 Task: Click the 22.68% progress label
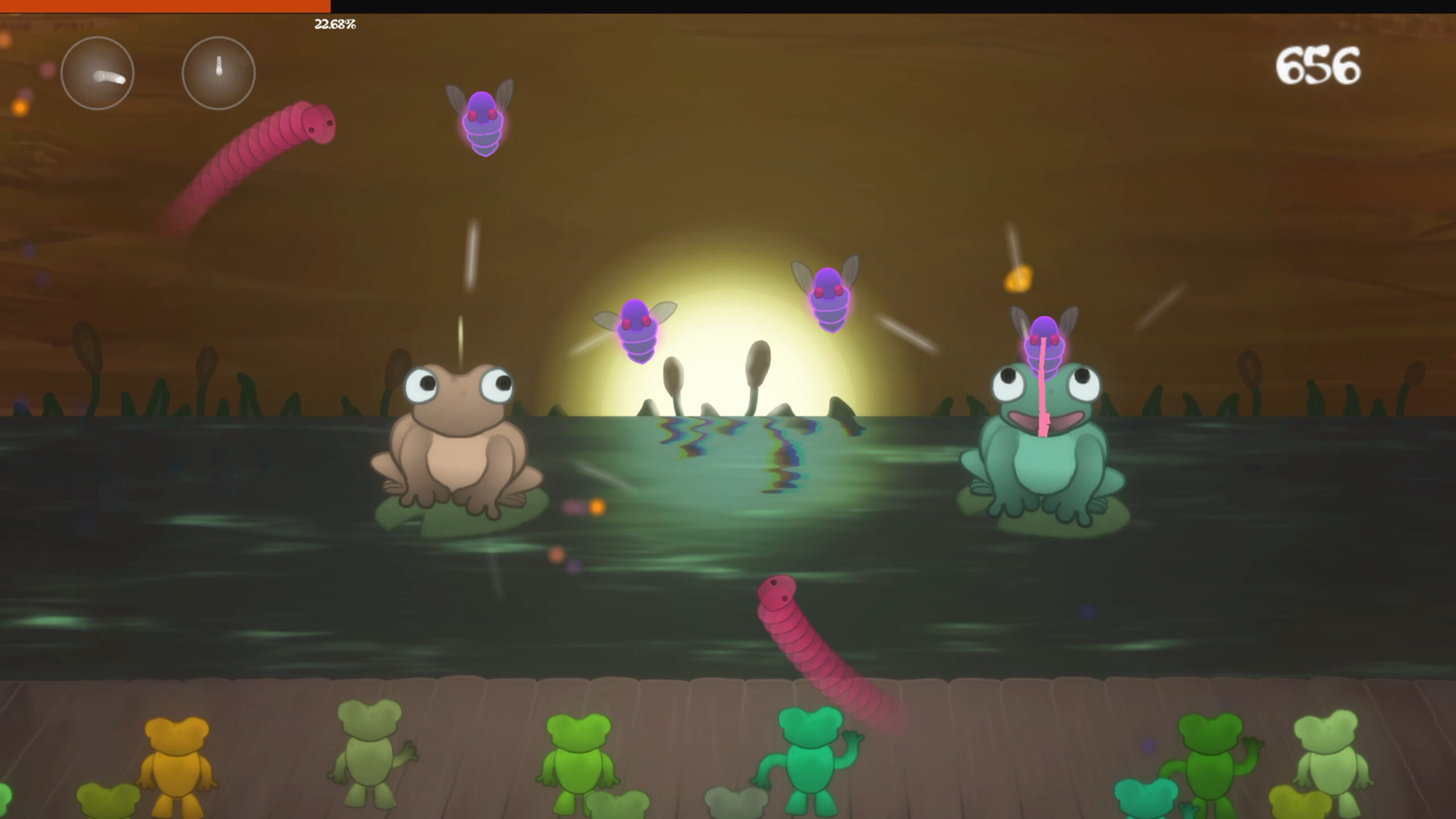point(334,24)
